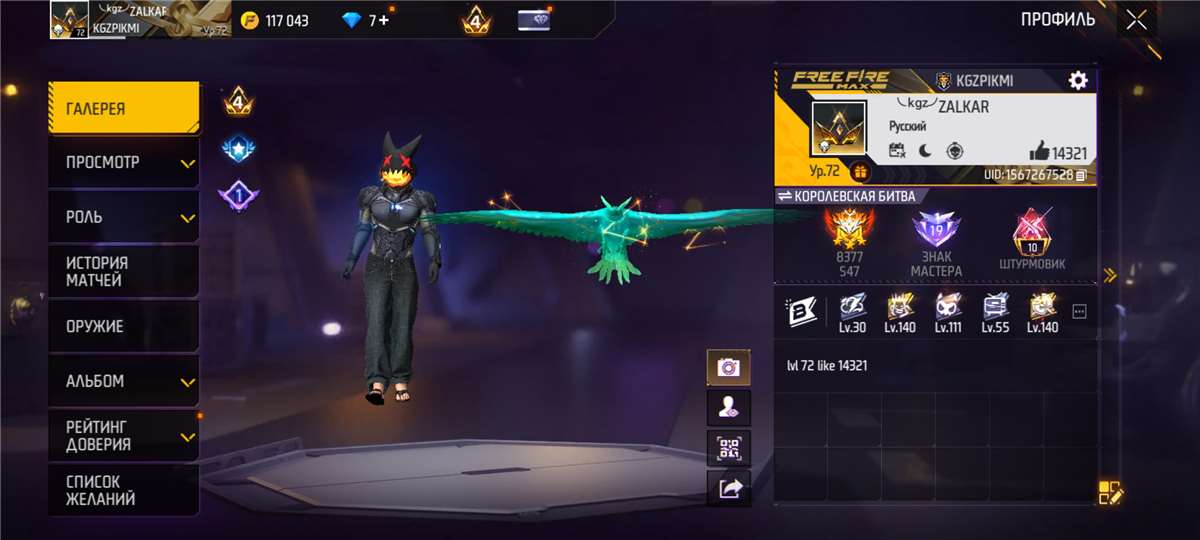The image size is (1200, 540).
Task: Open the Галерея tab
Action: pyautogui.click(x=124, y=108)
